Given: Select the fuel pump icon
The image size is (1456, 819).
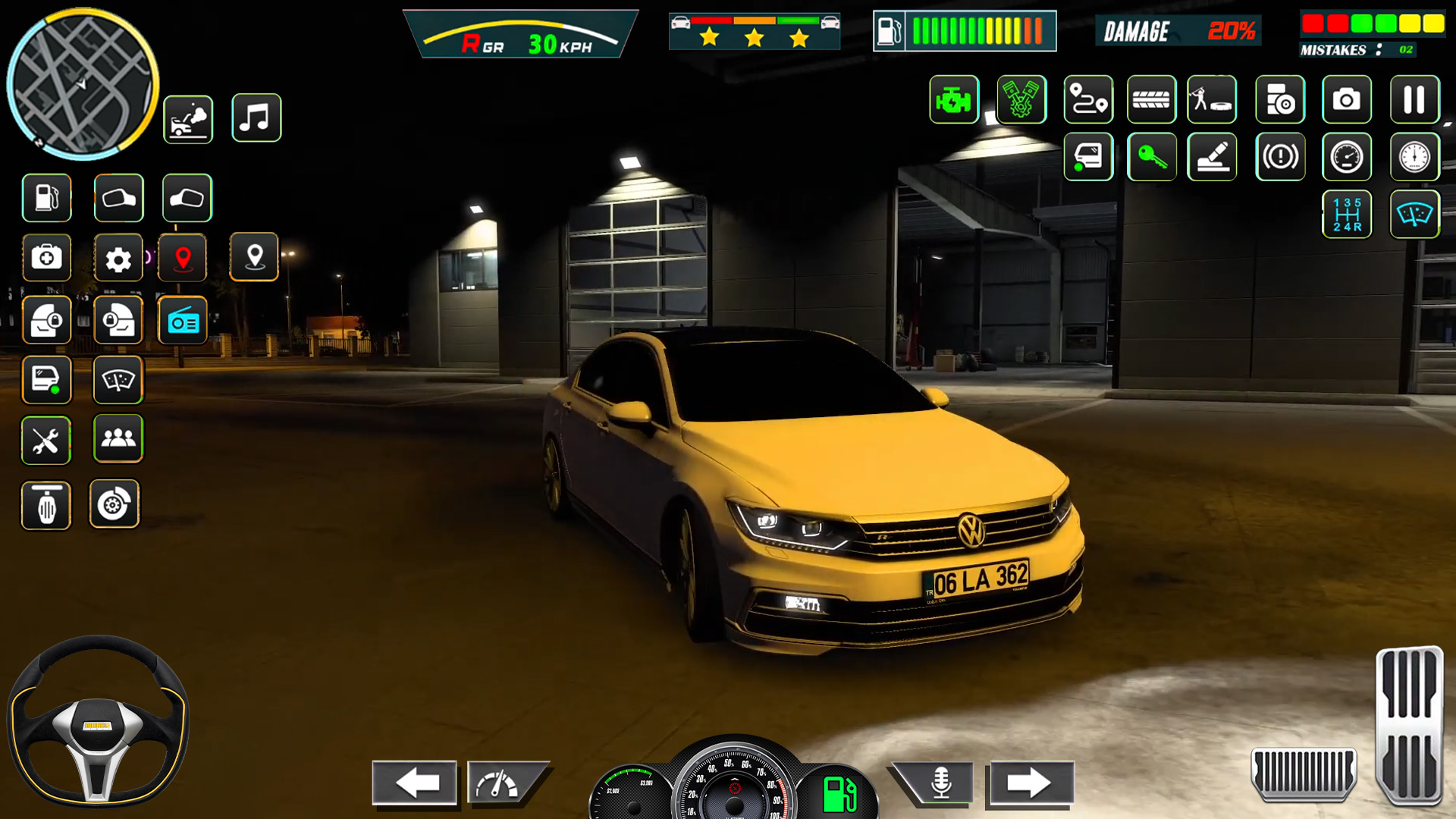Looking at the screenshot, I should 46,198.
